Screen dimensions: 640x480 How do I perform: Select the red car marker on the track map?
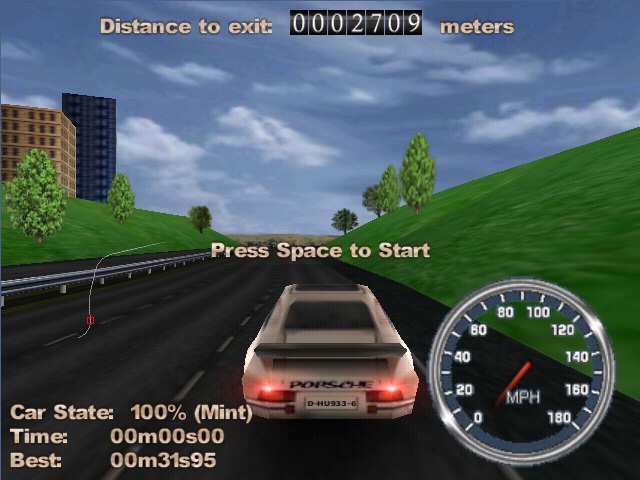point(90,320)
